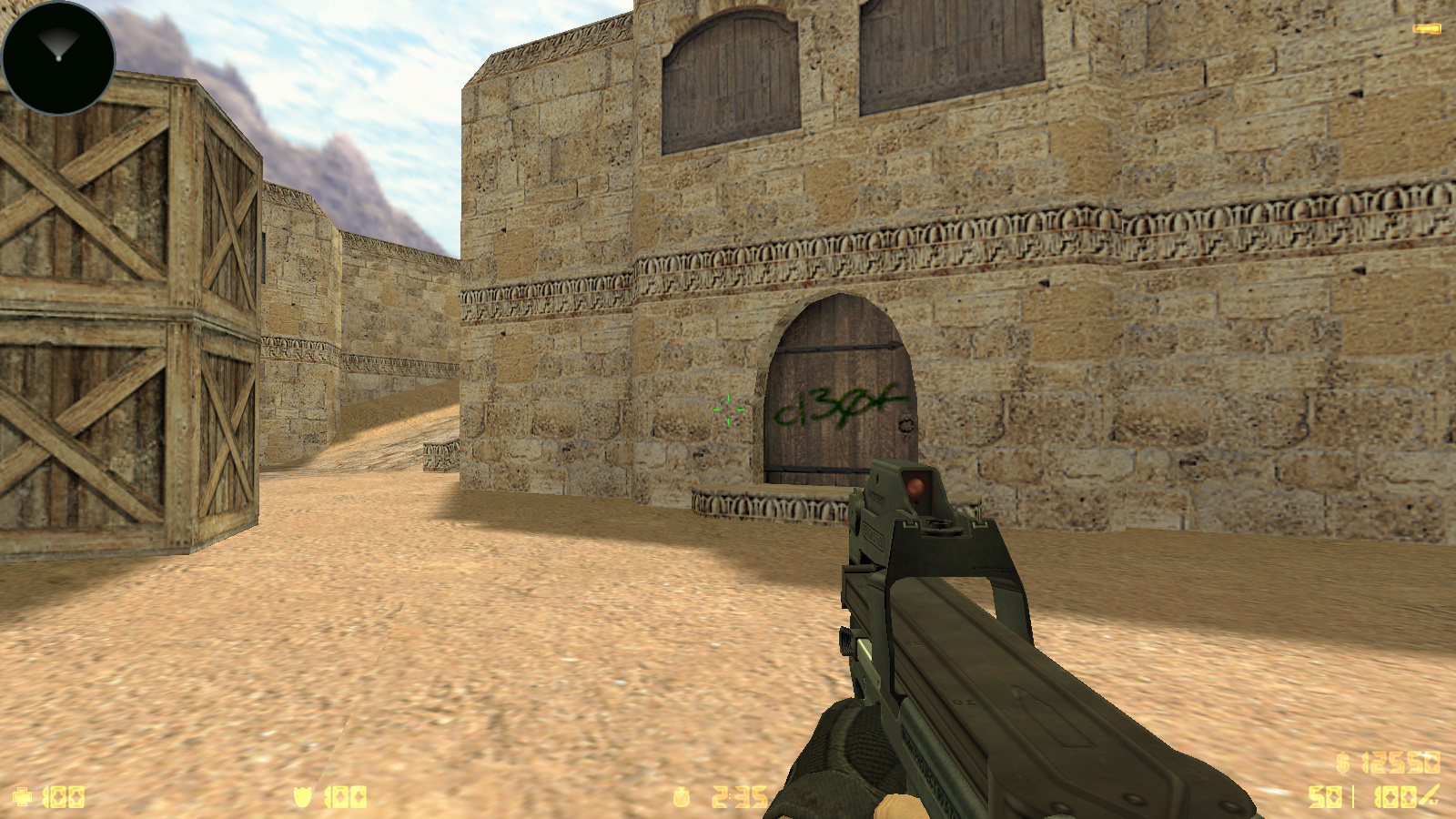Click the flashlight indicator icon
1456x819 pixels.
click(x=1426, y=29)
